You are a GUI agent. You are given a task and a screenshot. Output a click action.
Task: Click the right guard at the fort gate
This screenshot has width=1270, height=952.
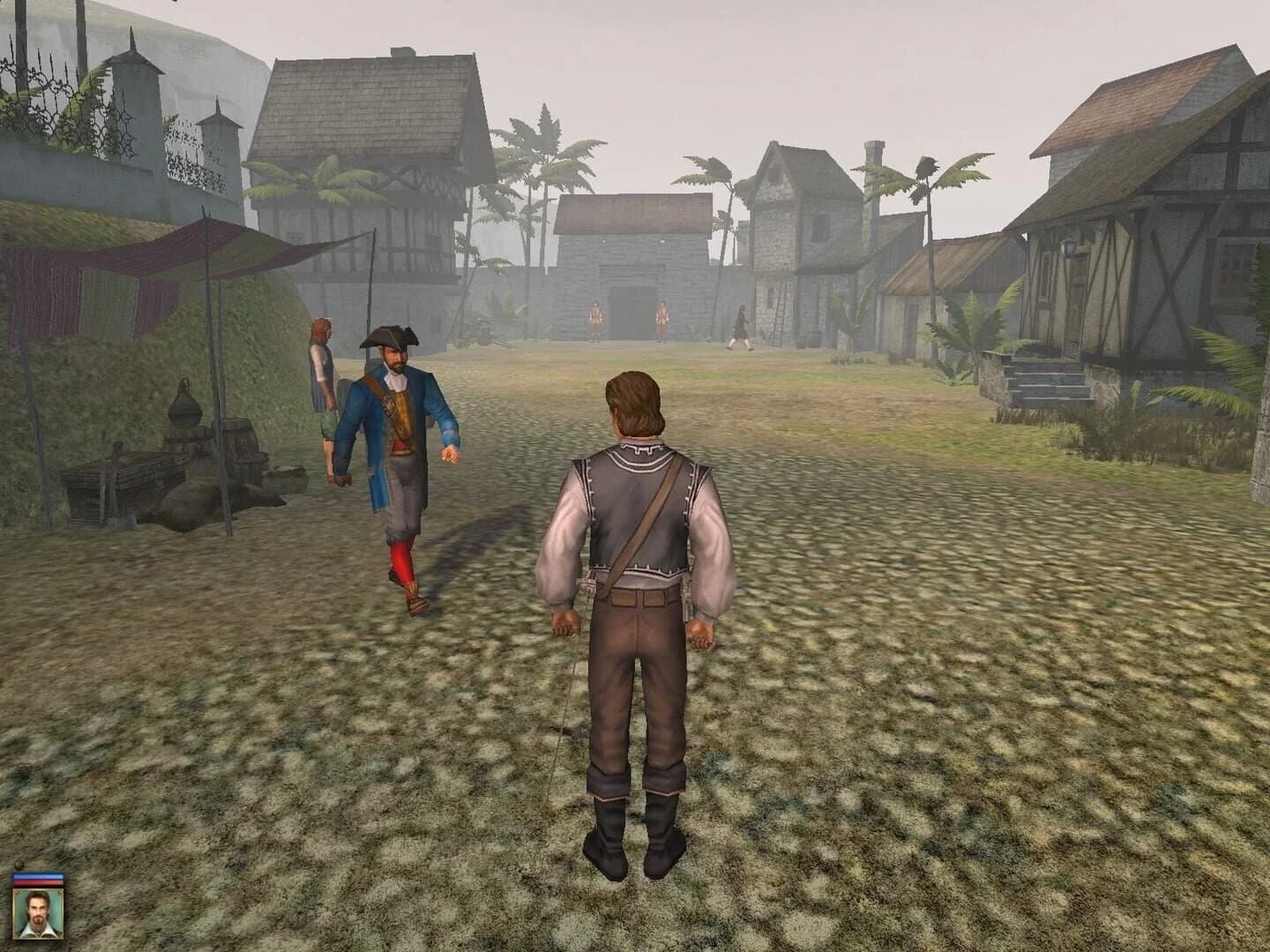(661, 319)
